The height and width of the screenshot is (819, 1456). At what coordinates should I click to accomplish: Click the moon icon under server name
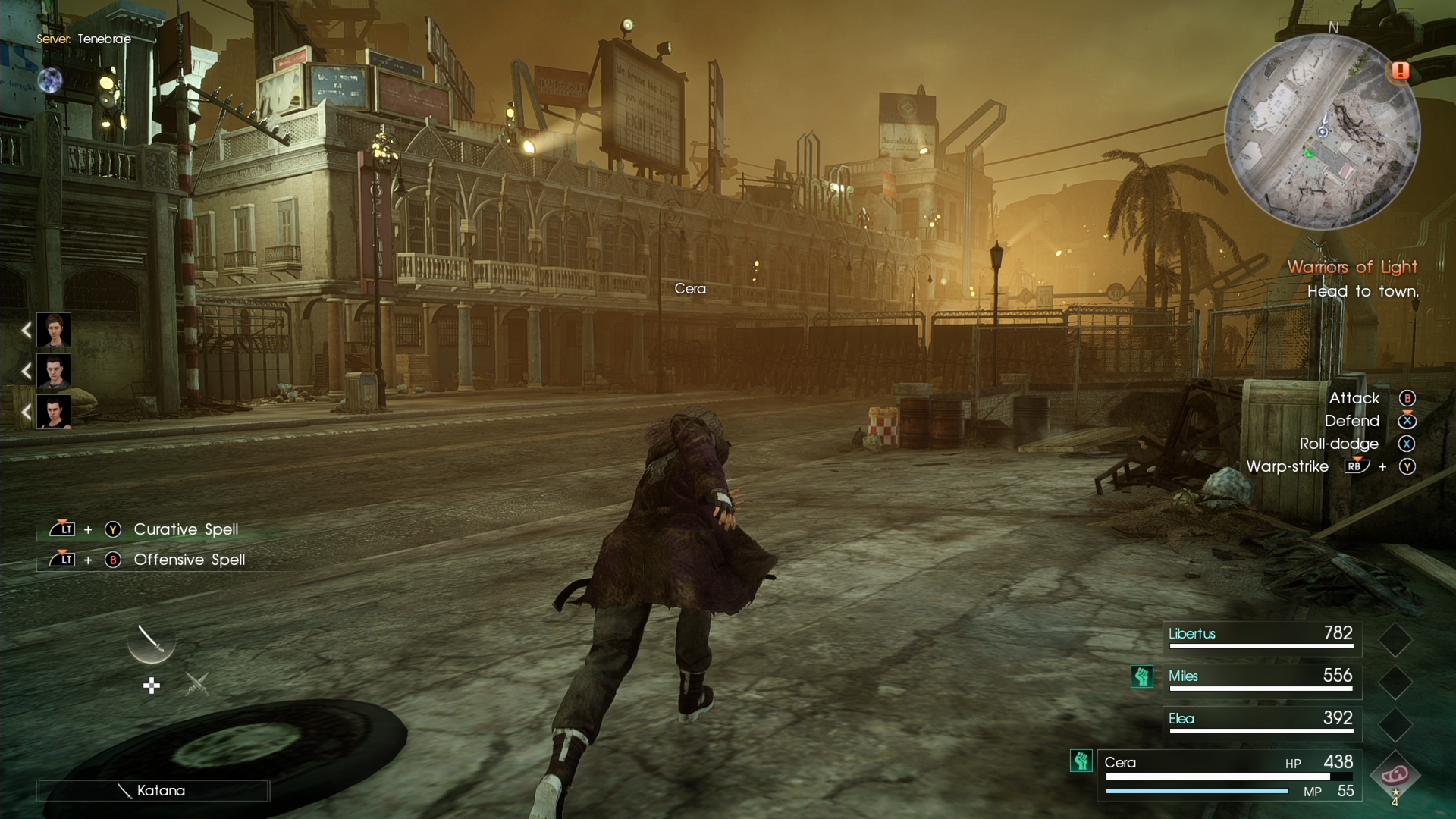pos(50,80)
